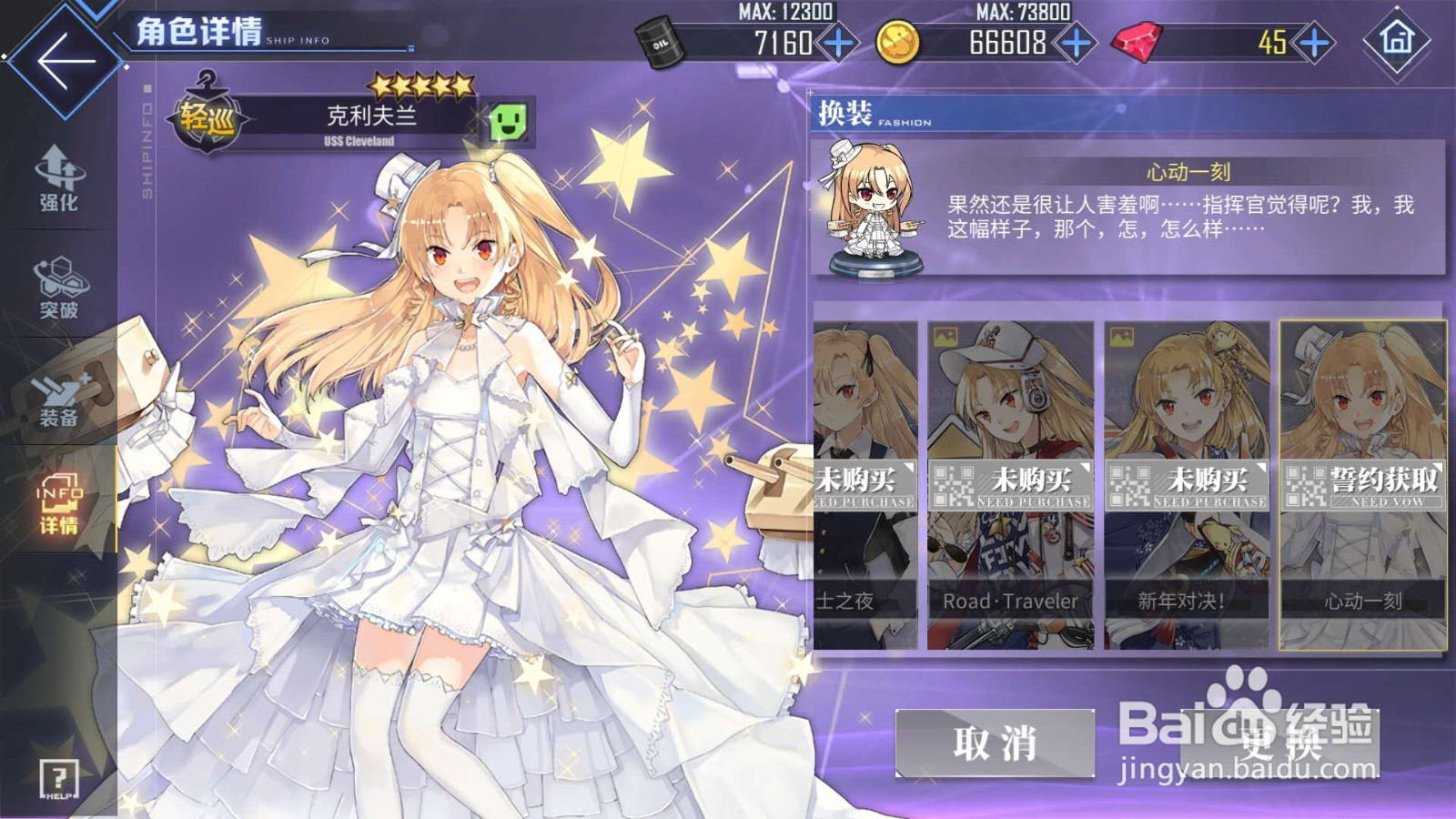
Task: Open the 强化 enhancement panel
Action: (x=56, y=182)
